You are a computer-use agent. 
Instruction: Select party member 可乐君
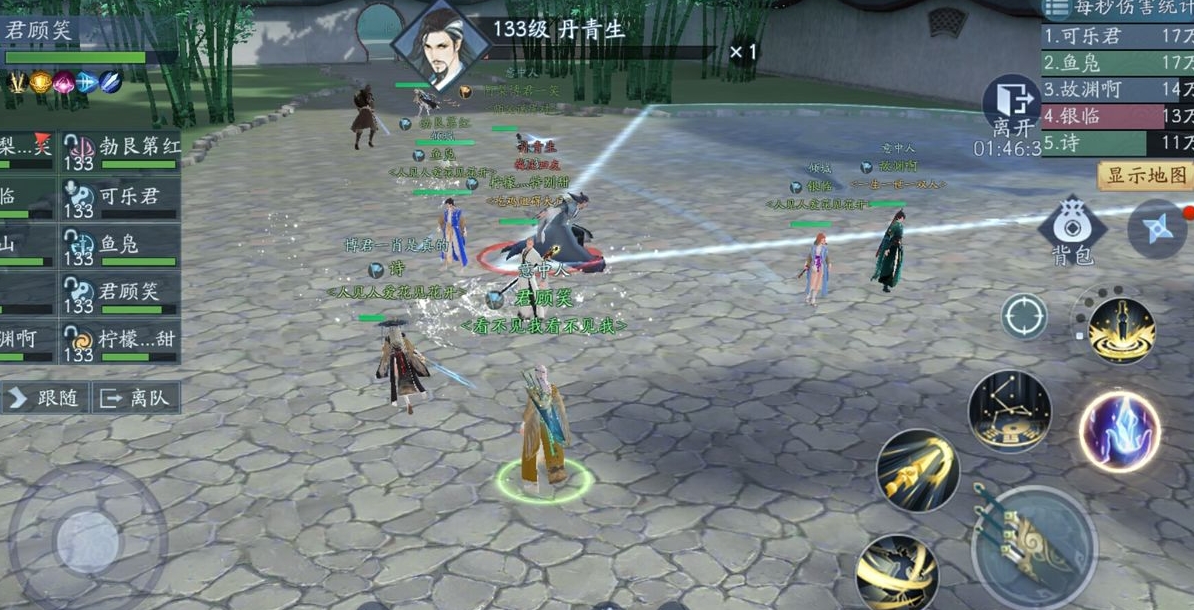122,198
